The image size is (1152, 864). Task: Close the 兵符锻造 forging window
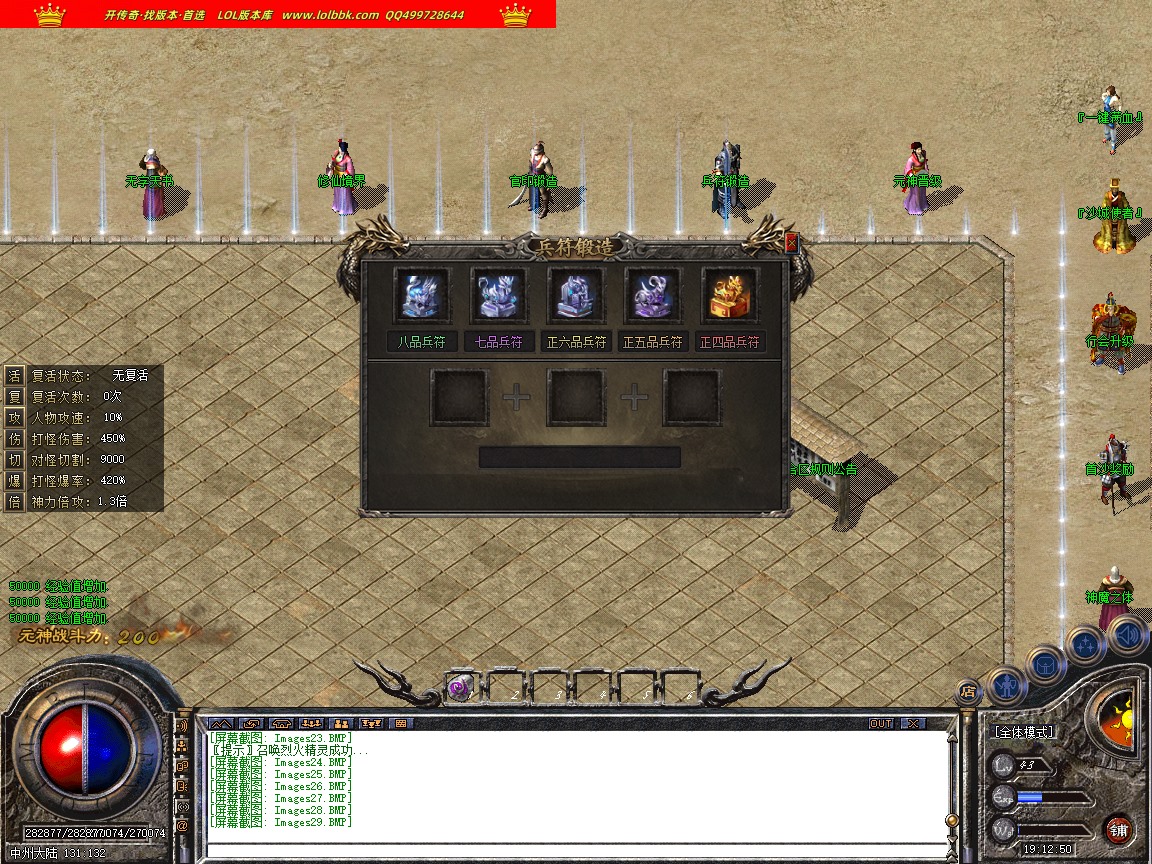792,242
